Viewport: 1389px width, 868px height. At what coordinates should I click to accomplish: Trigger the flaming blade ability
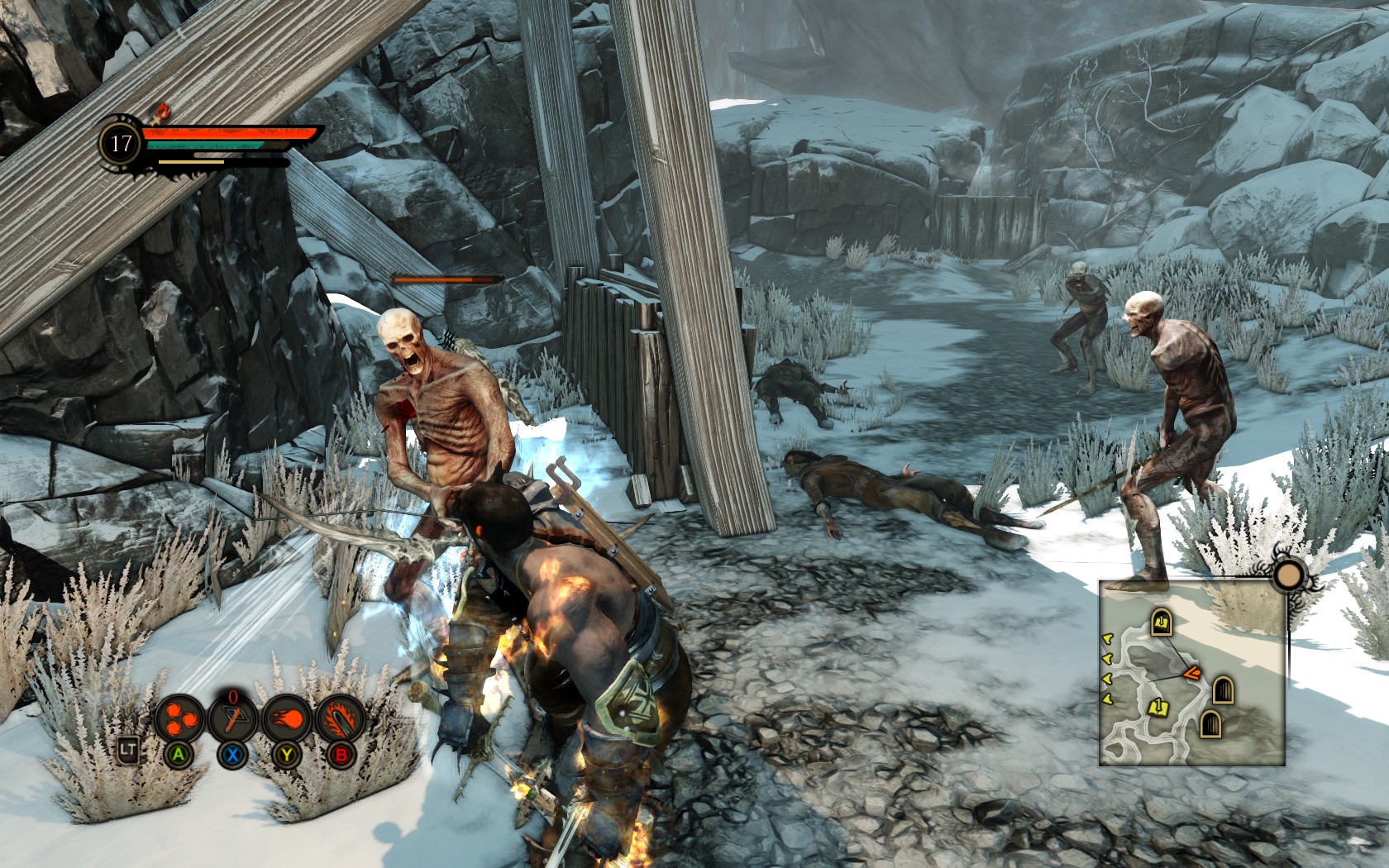340,718
